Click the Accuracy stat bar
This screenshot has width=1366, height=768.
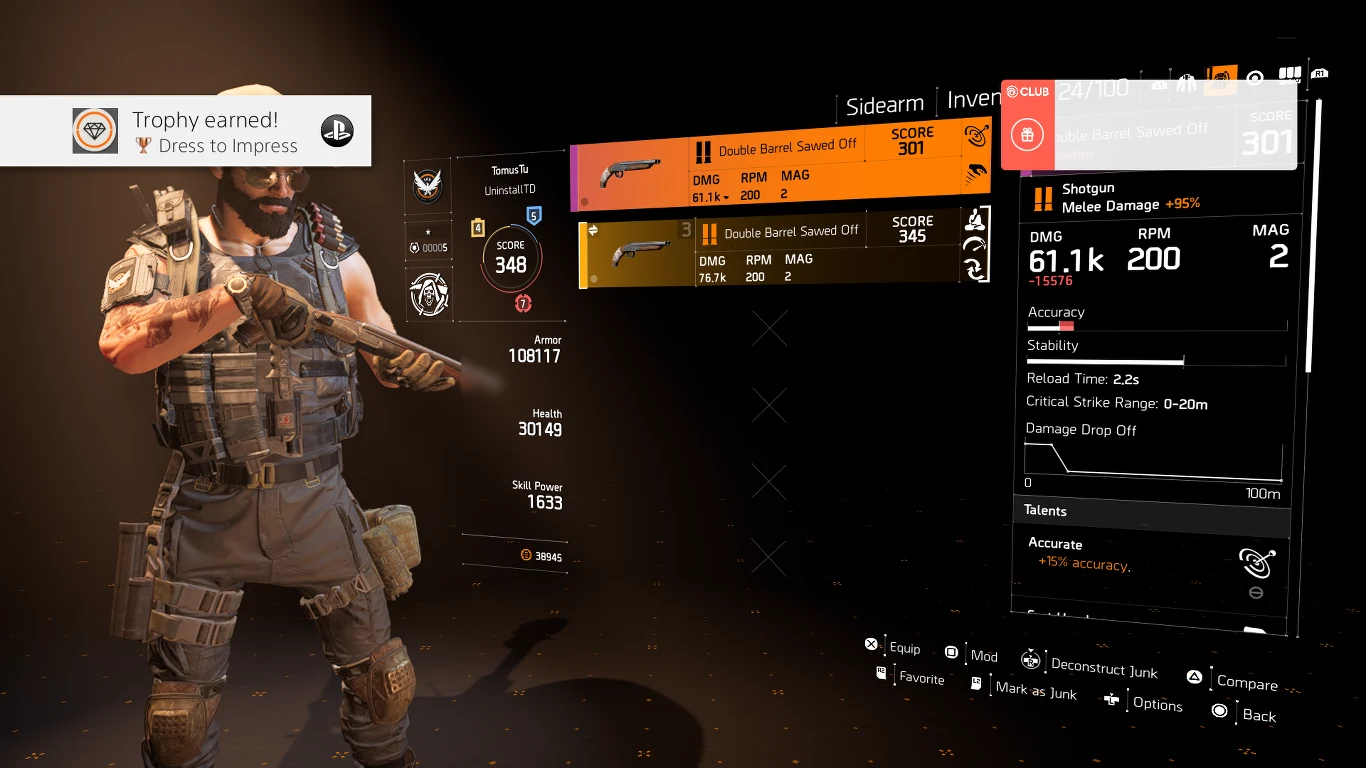click(1157, 325)
